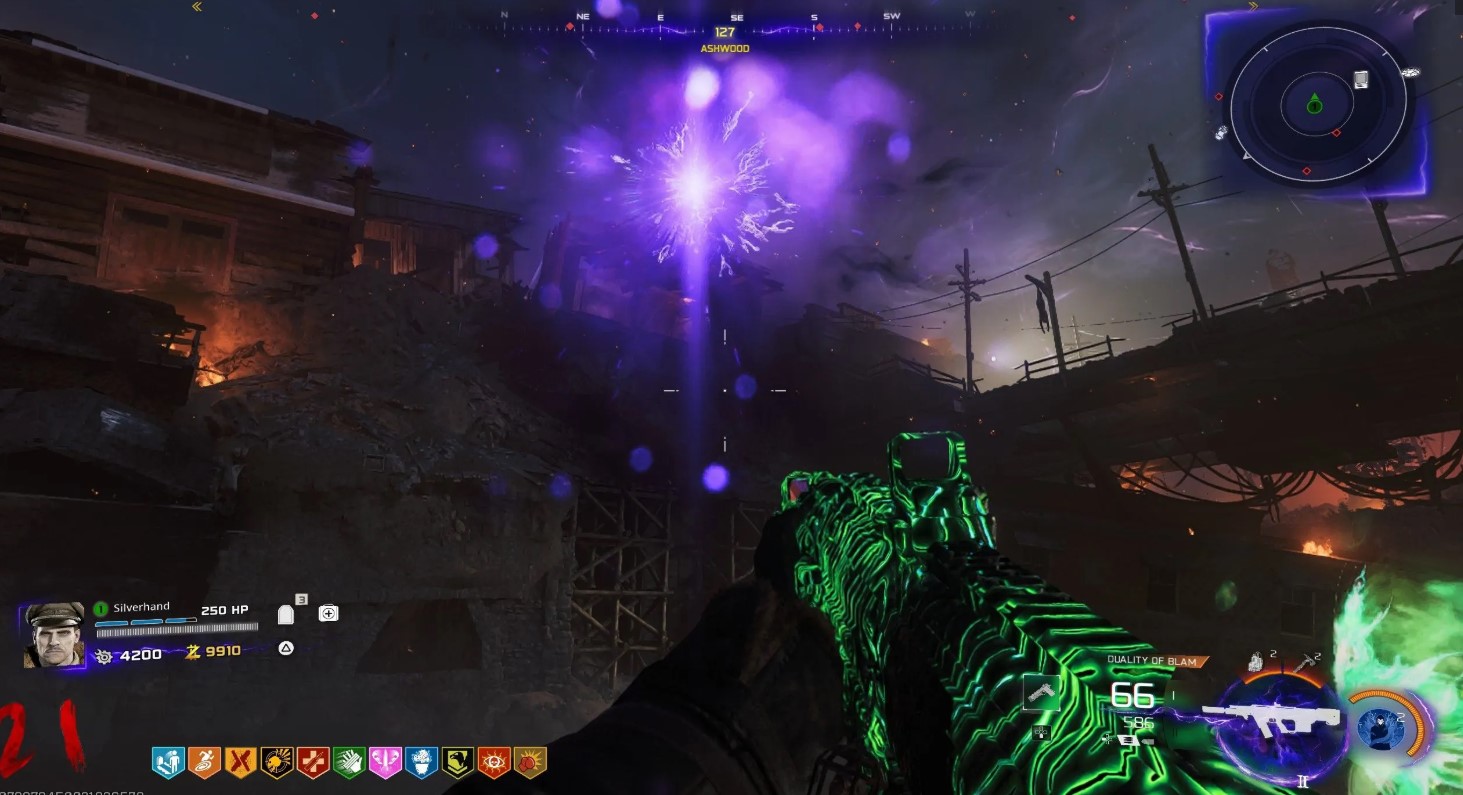Click the orange eye perk icon
Image resolution: width=1463 pixels, height=795 pixels.
tap(494, 763)
